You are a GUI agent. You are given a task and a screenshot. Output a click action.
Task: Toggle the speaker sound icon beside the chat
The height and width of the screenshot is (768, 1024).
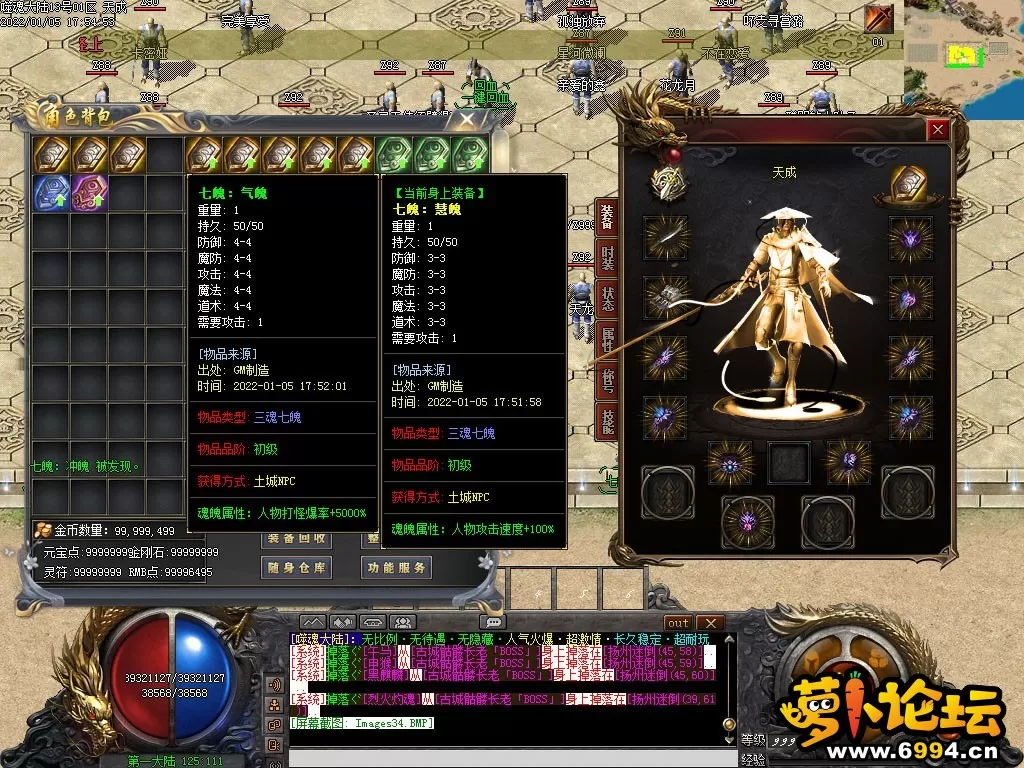click(273, 685)
